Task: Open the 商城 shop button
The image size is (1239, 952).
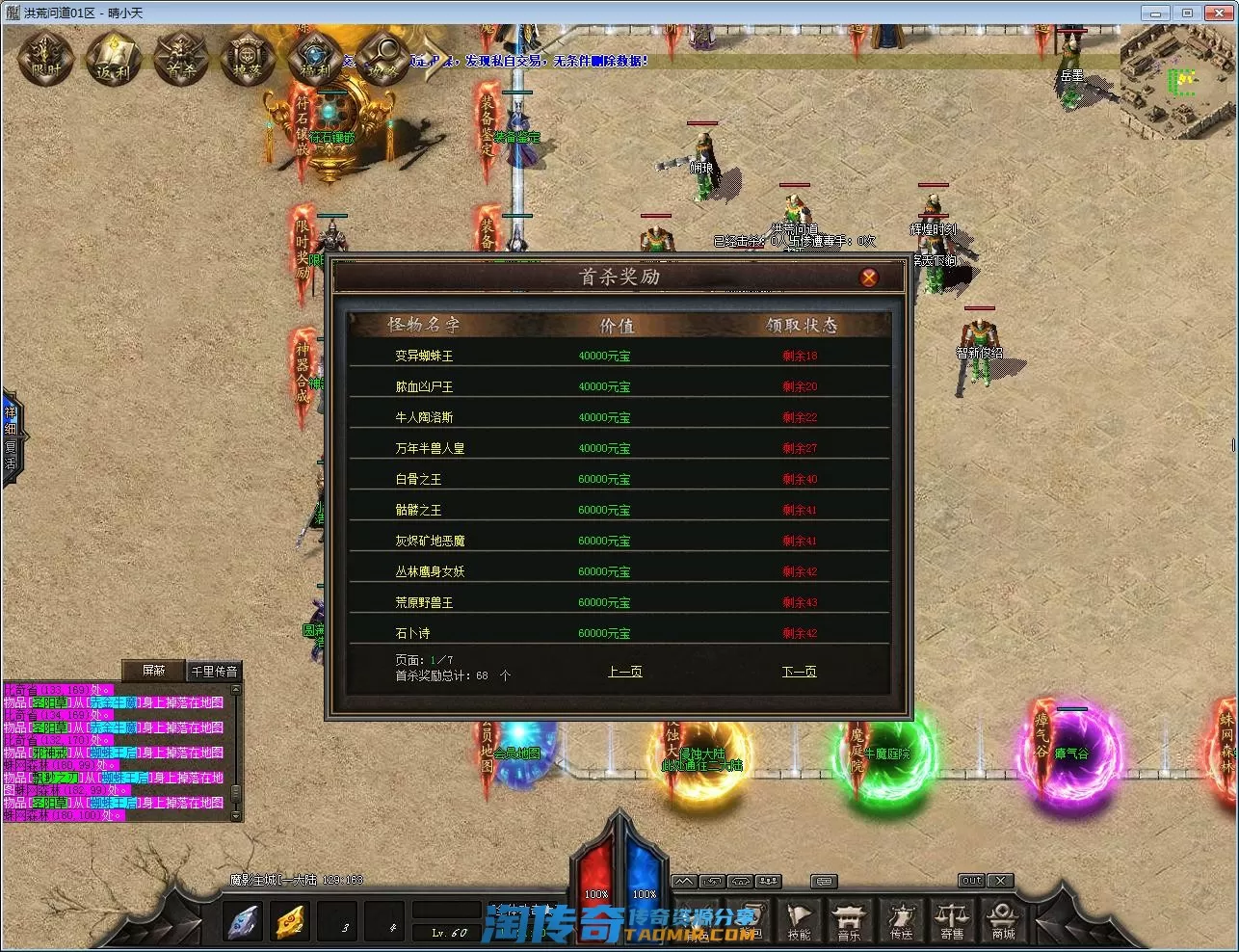Action: point(1003,920)
